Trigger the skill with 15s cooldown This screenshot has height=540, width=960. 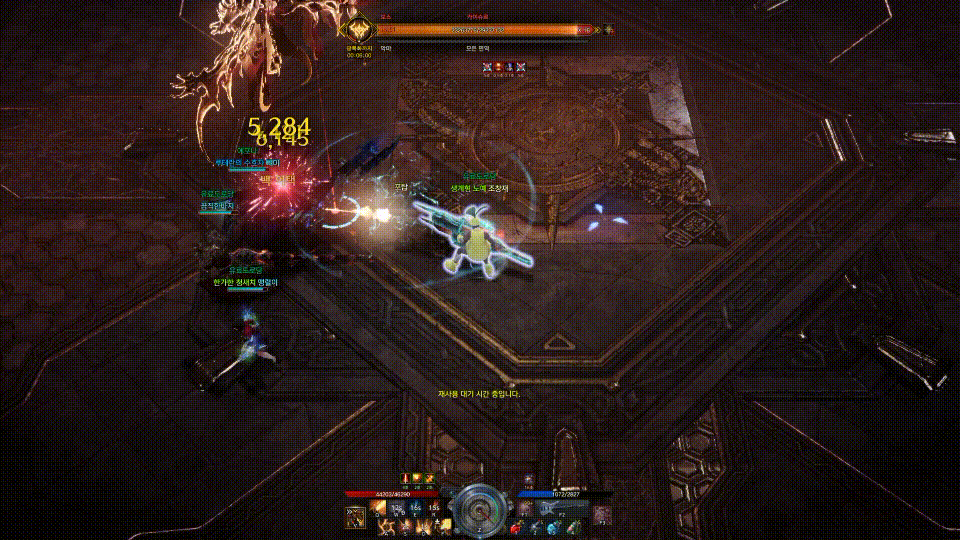click(x=433, y=508)
